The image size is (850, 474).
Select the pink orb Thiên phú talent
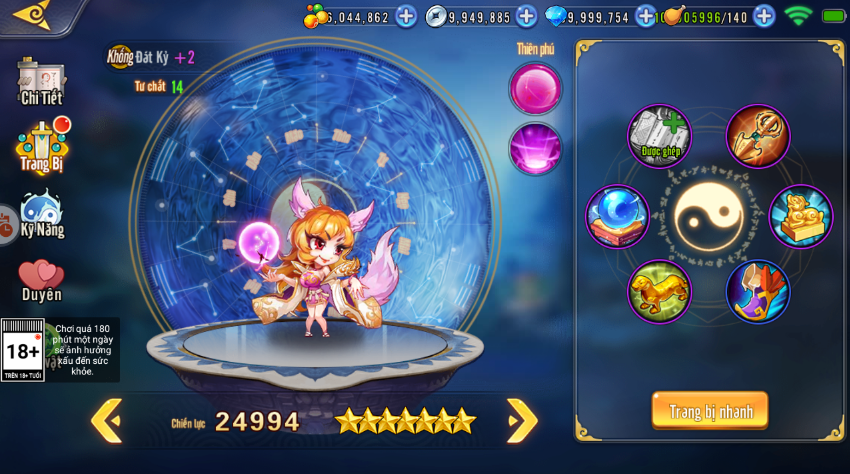tap(535, 88)
